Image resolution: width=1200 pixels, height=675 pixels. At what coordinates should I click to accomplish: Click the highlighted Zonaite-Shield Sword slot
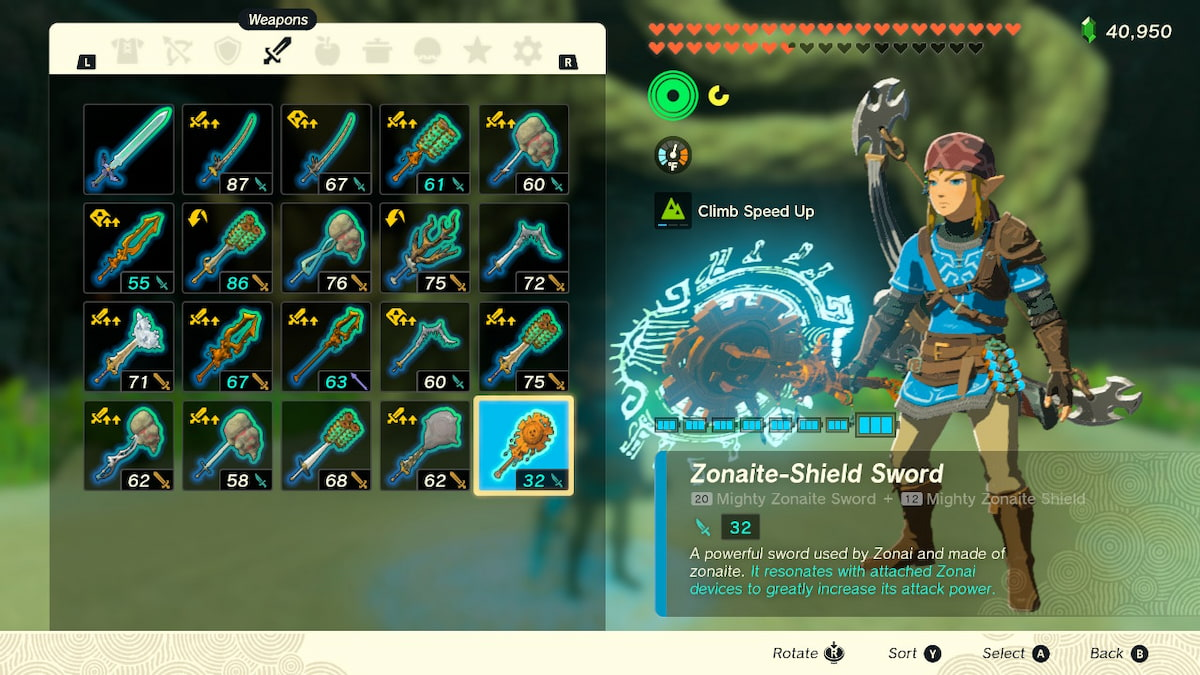pos(524,446)
